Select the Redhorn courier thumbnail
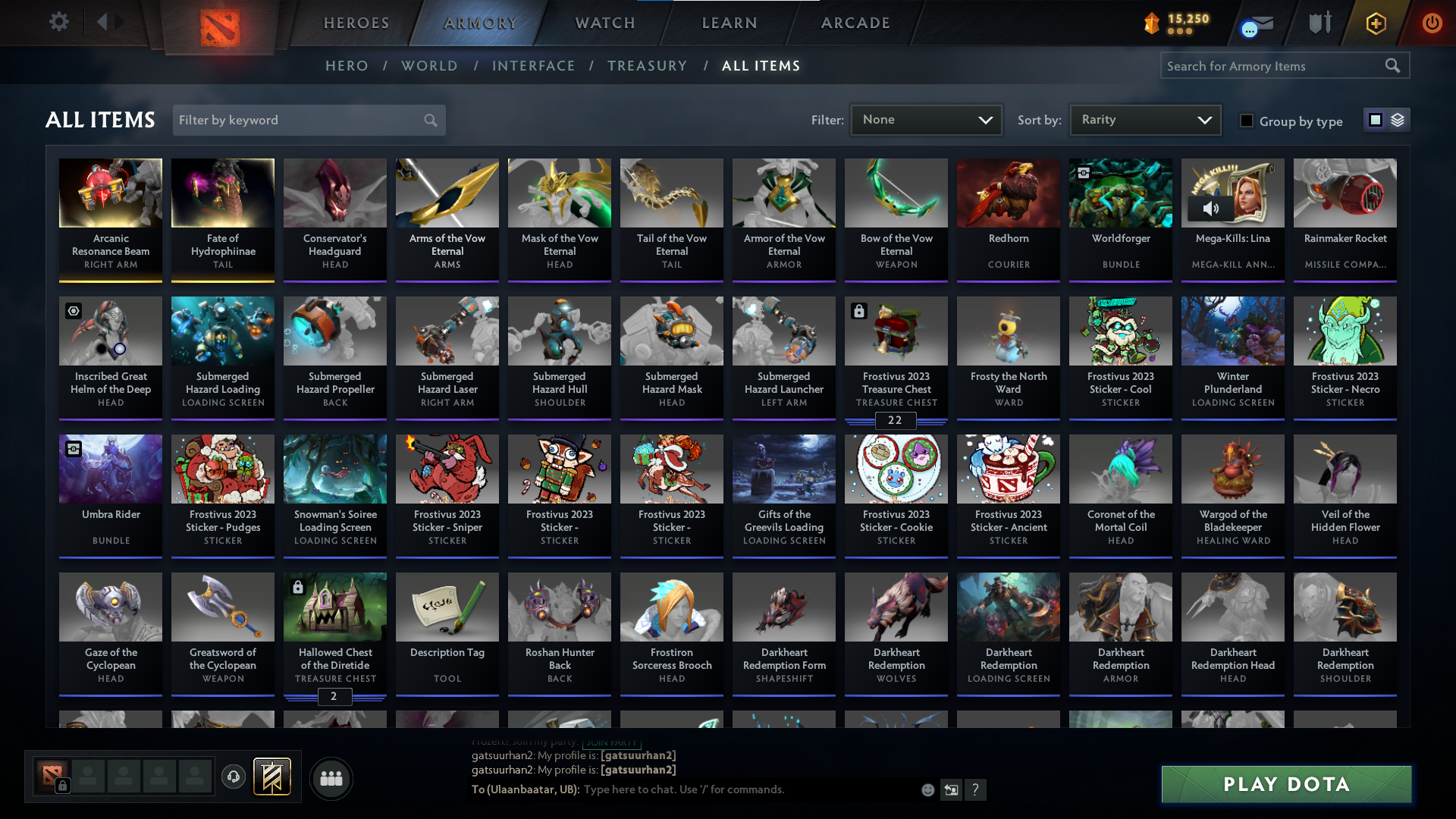The width and height of the screenshot is (1456, 819). (1008, 193)
